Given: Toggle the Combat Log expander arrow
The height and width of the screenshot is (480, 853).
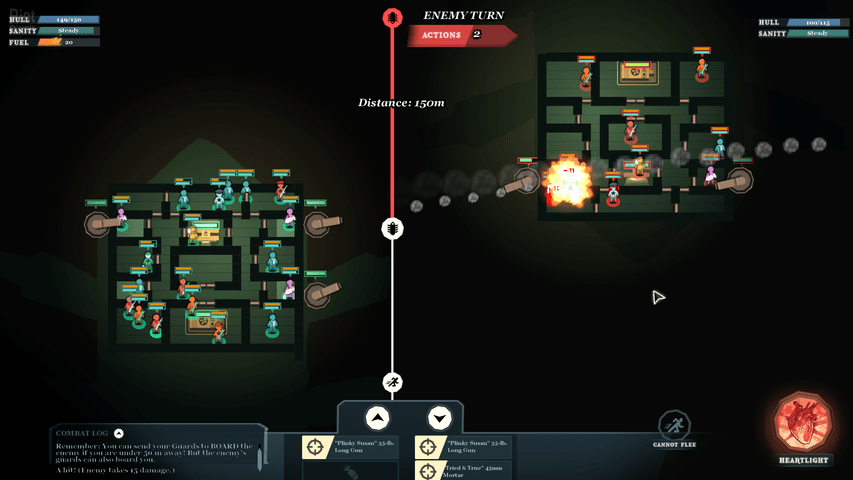Looking at the screenshot, I should click(x=119, y=433).
